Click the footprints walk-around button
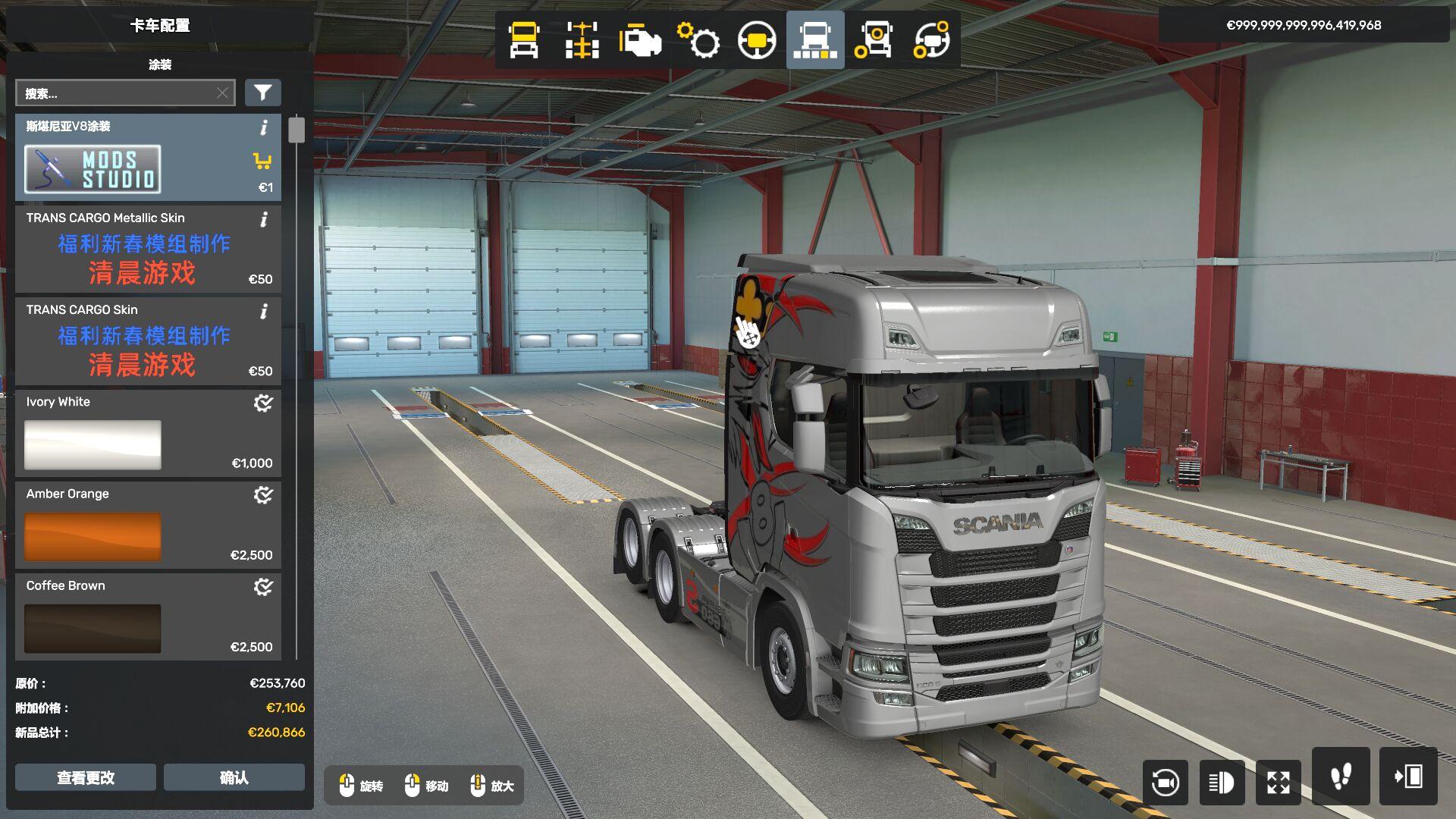Viewport: 1456px width, 819px height. (x=1341, y=777)
